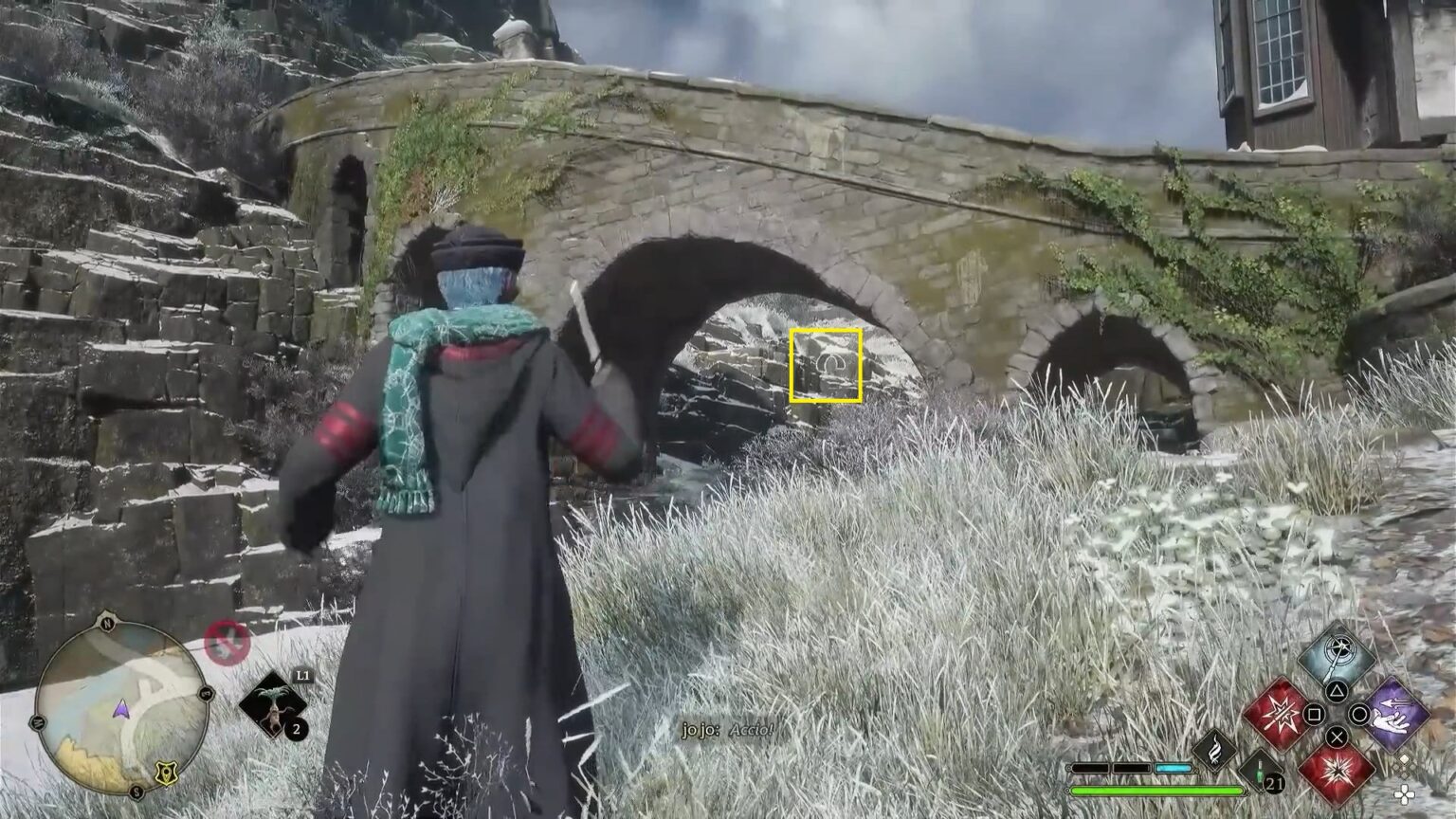Screen dimensions: 1456x819
Task: Select the Triangle button label in the spell diamond
Action: pos(1337,691)
